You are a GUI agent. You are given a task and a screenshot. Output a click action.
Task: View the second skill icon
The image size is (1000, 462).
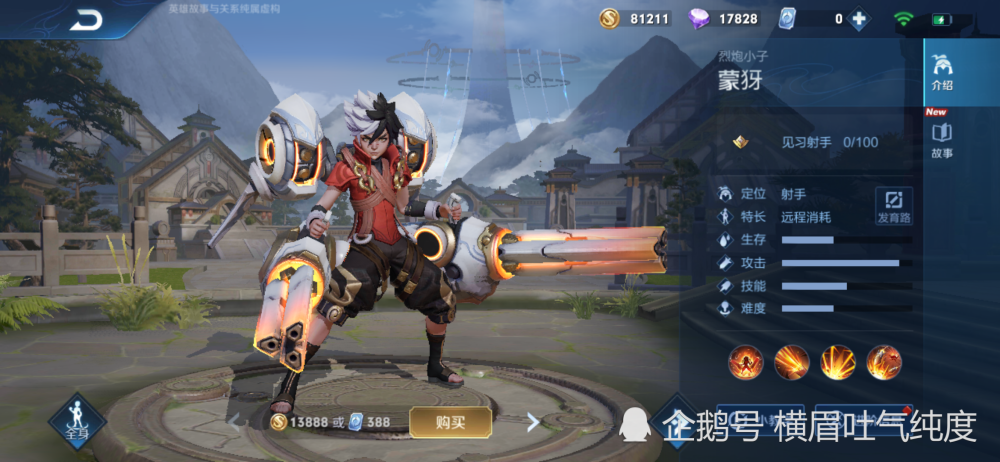(791, 361)
